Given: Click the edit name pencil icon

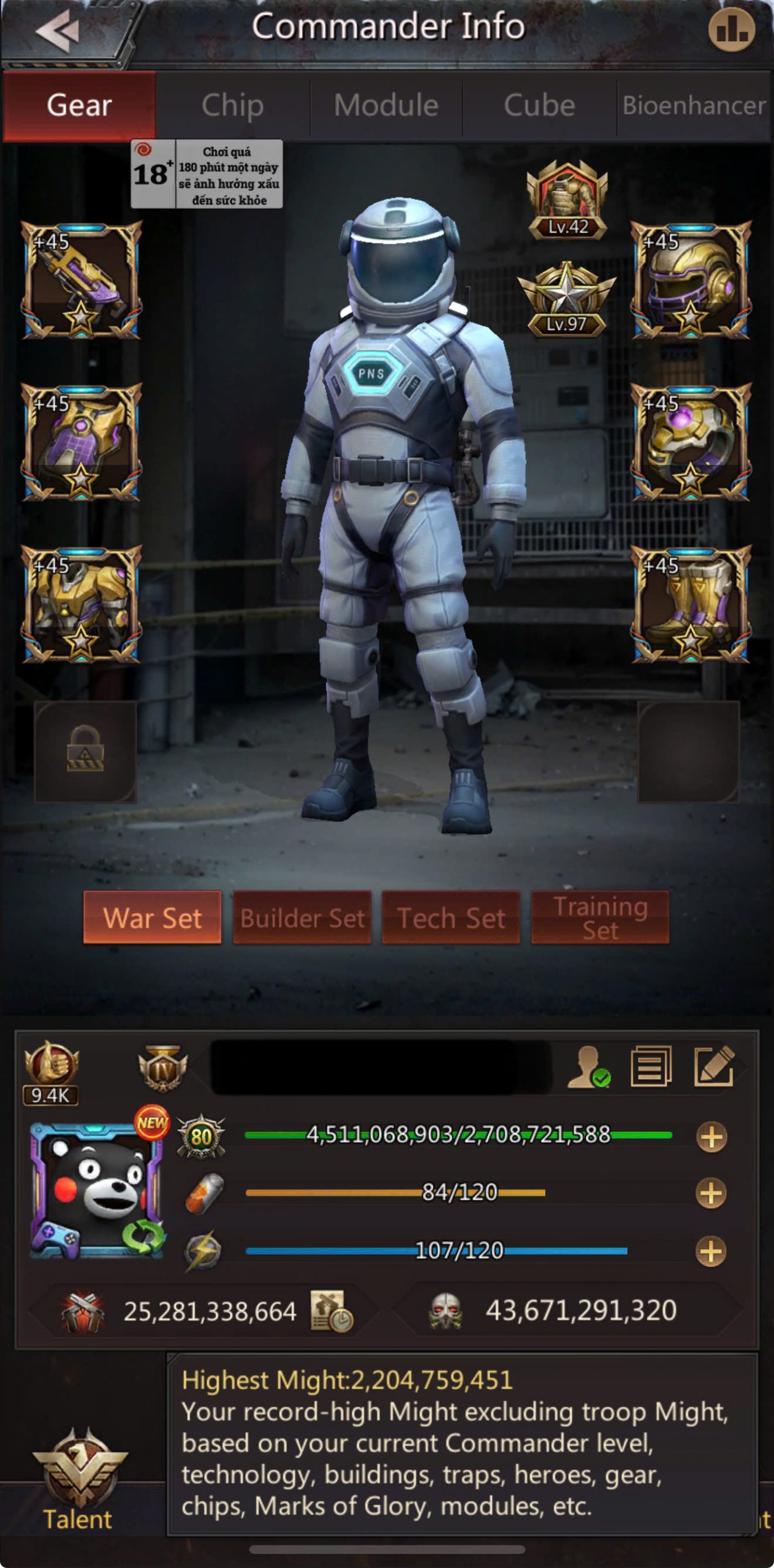Looking at the screenshot, I should (x=714, y=1066).
